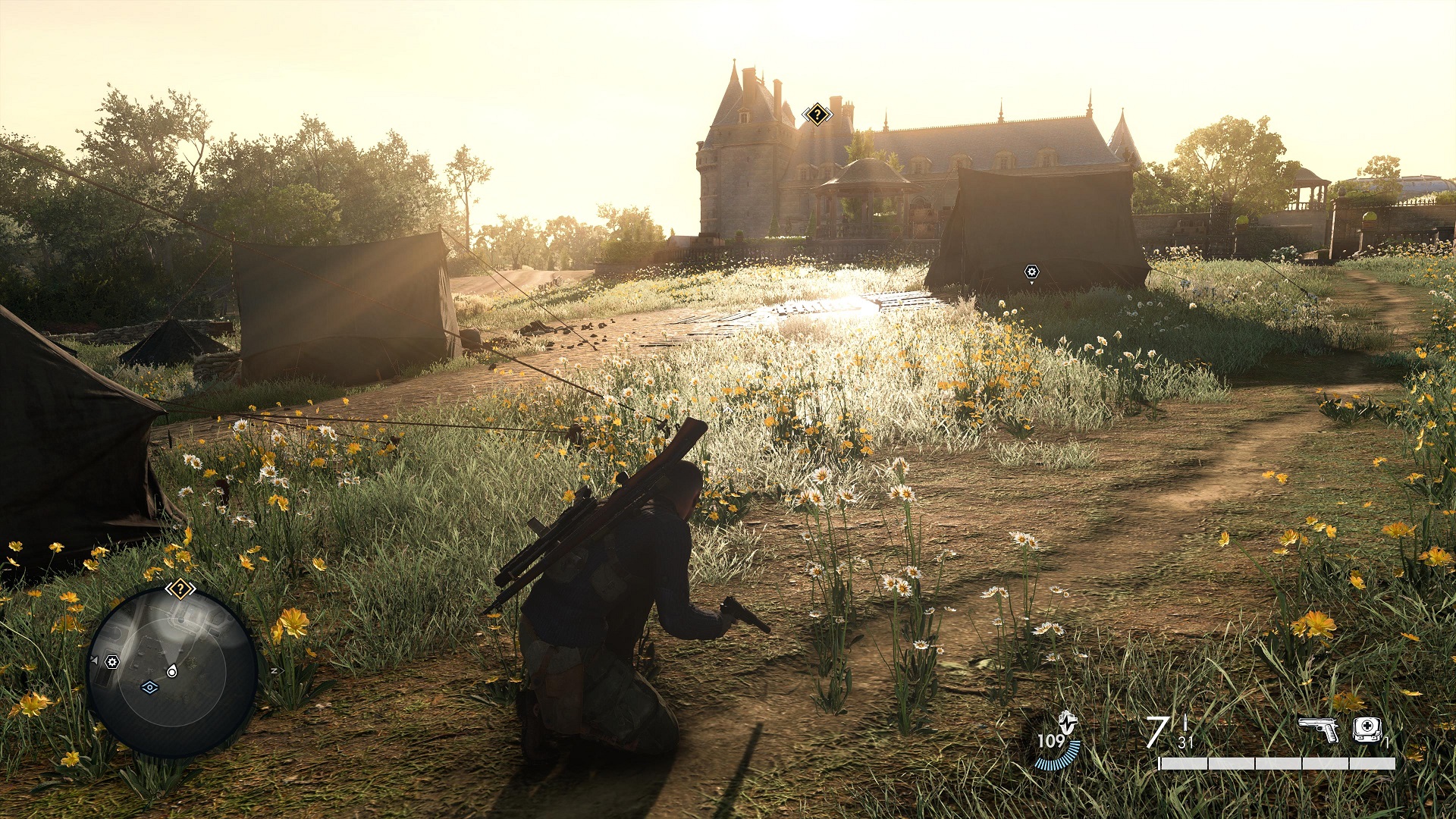Select the pistol weapon icon

coord(1319,730)
